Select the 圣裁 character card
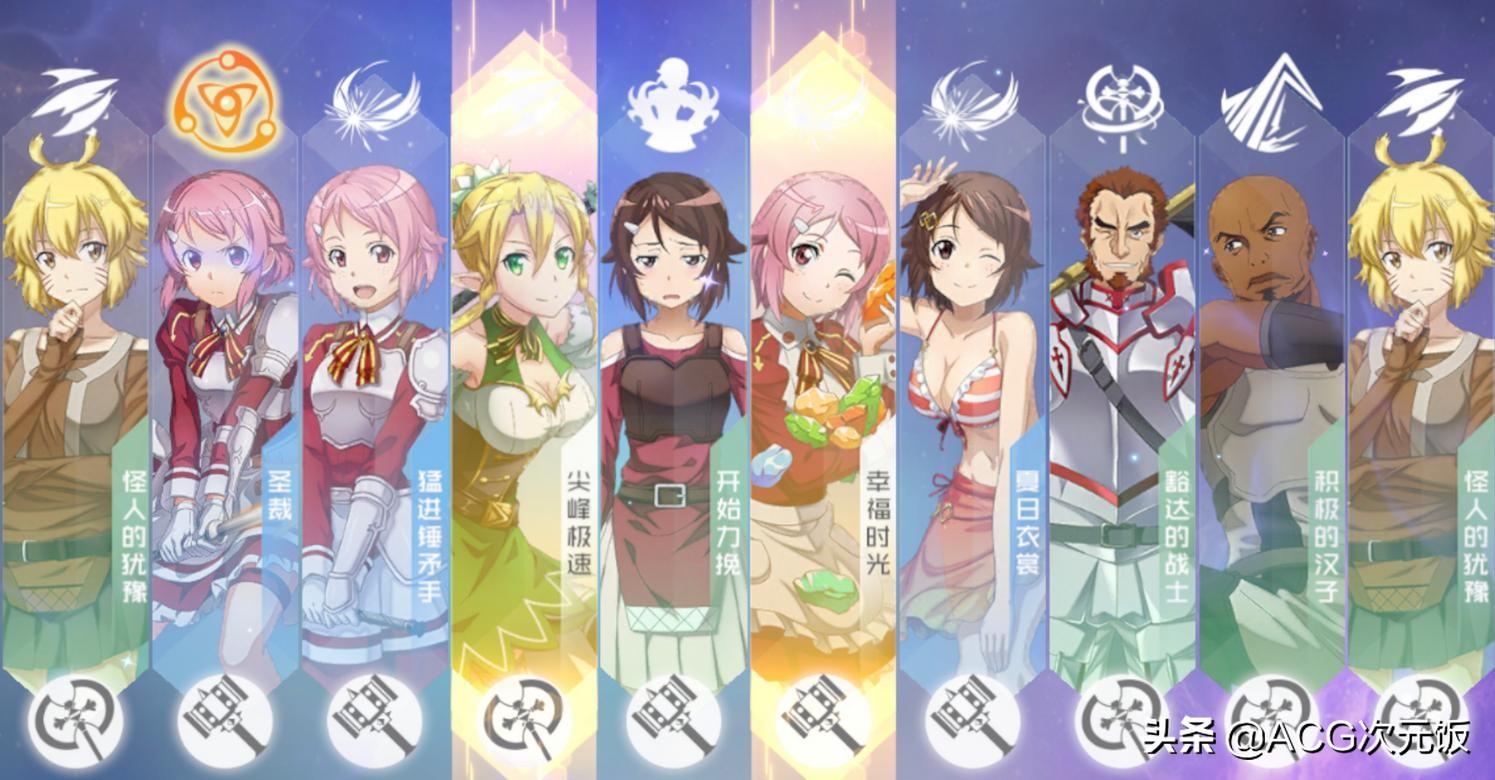The image size is (1495, 780). point(224,400)
